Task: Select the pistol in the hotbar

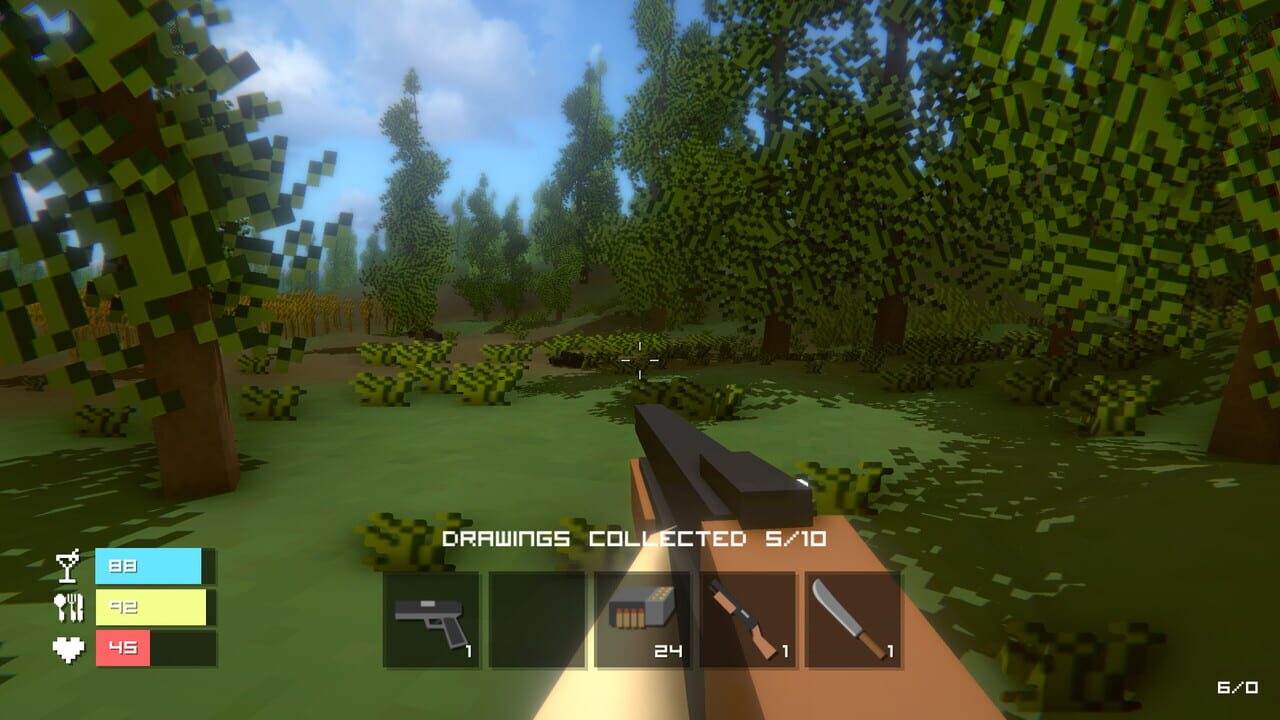Action: [x=428, y=618]
